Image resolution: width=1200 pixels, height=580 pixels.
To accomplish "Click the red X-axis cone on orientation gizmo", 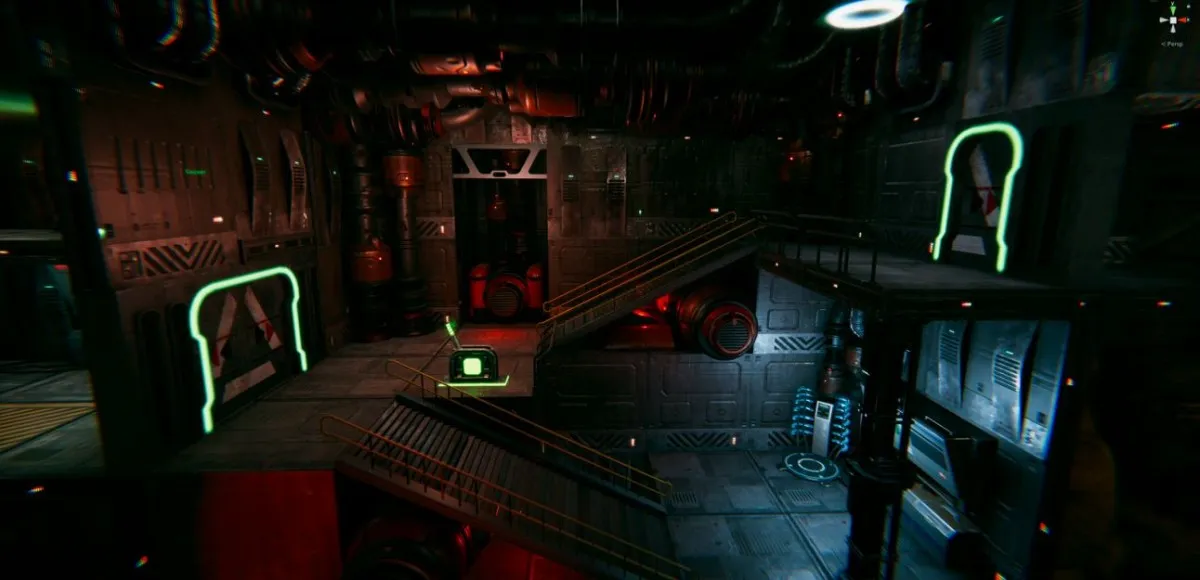I will coord(1184,20).
